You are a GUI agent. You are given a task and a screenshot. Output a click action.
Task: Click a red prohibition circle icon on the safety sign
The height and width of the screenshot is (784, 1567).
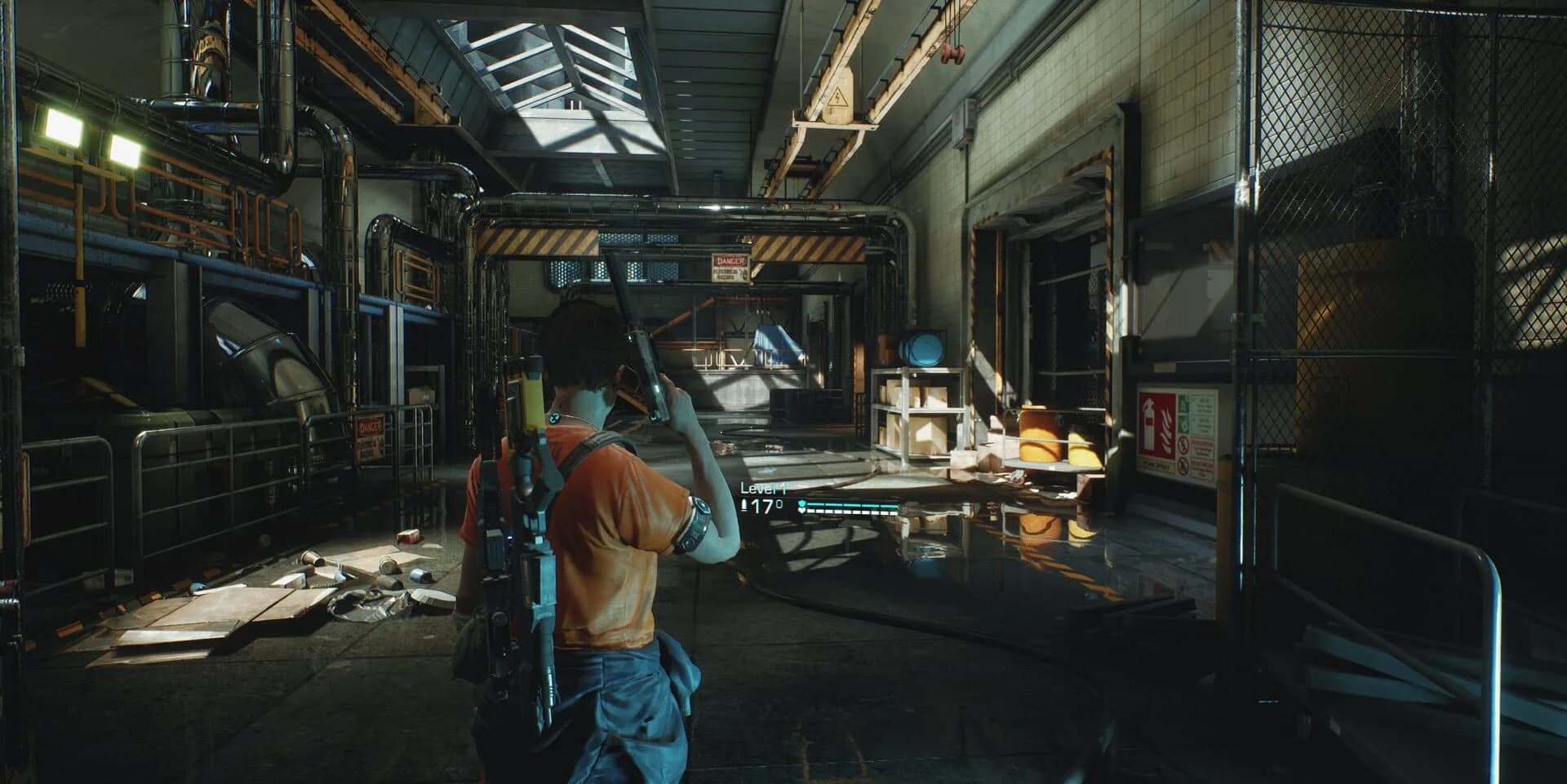click(1183, 446)
